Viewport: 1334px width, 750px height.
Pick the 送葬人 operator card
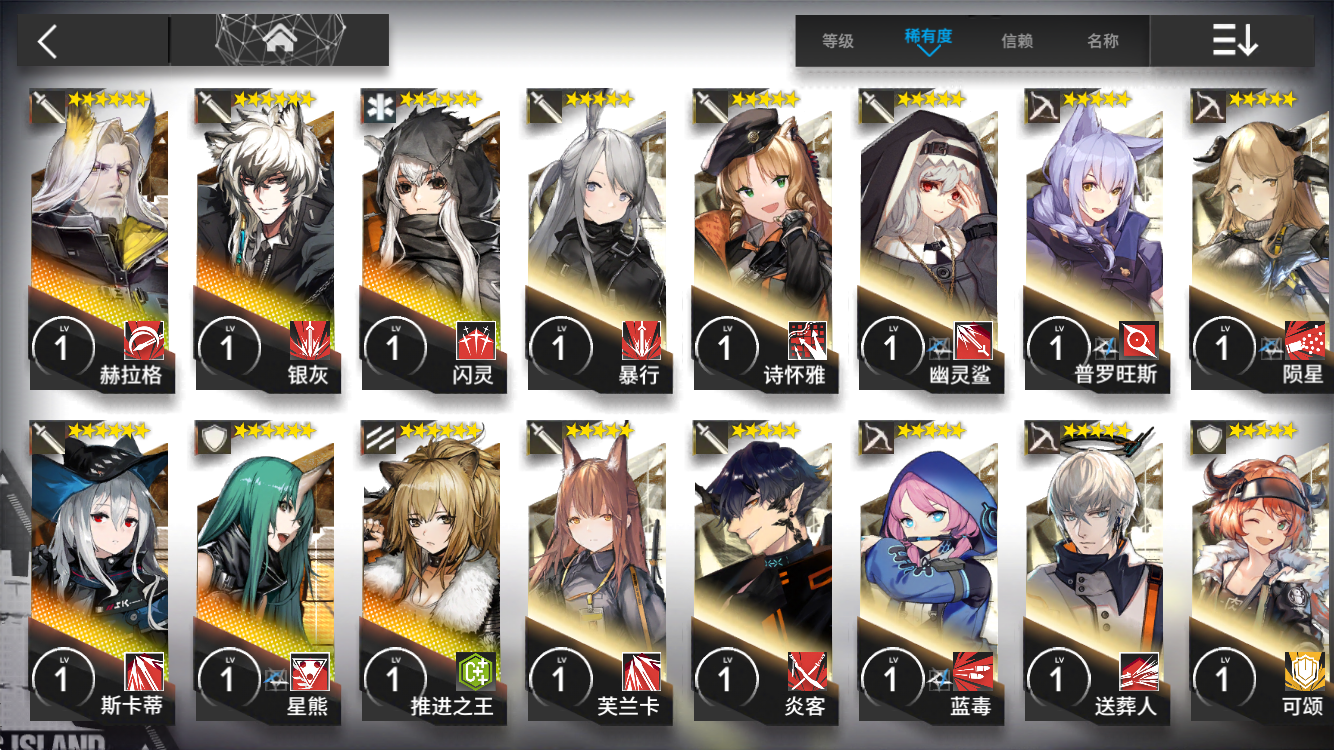1096,571
